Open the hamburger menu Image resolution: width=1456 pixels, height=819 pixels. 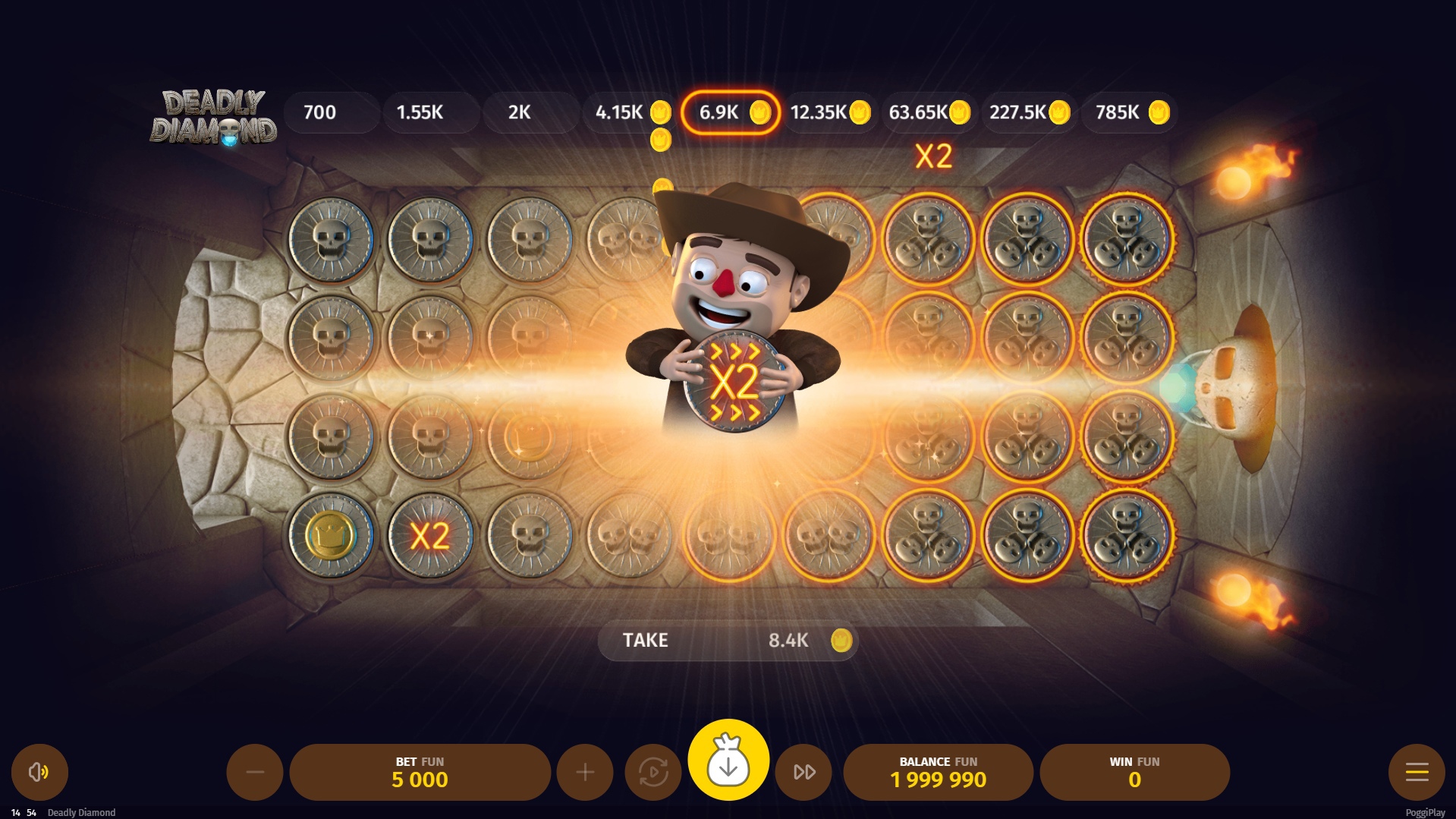[1417, 772]
